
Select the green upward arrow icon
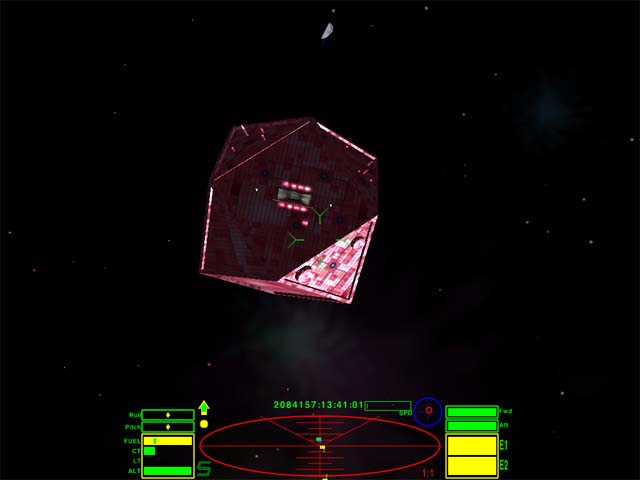(204, 407)
